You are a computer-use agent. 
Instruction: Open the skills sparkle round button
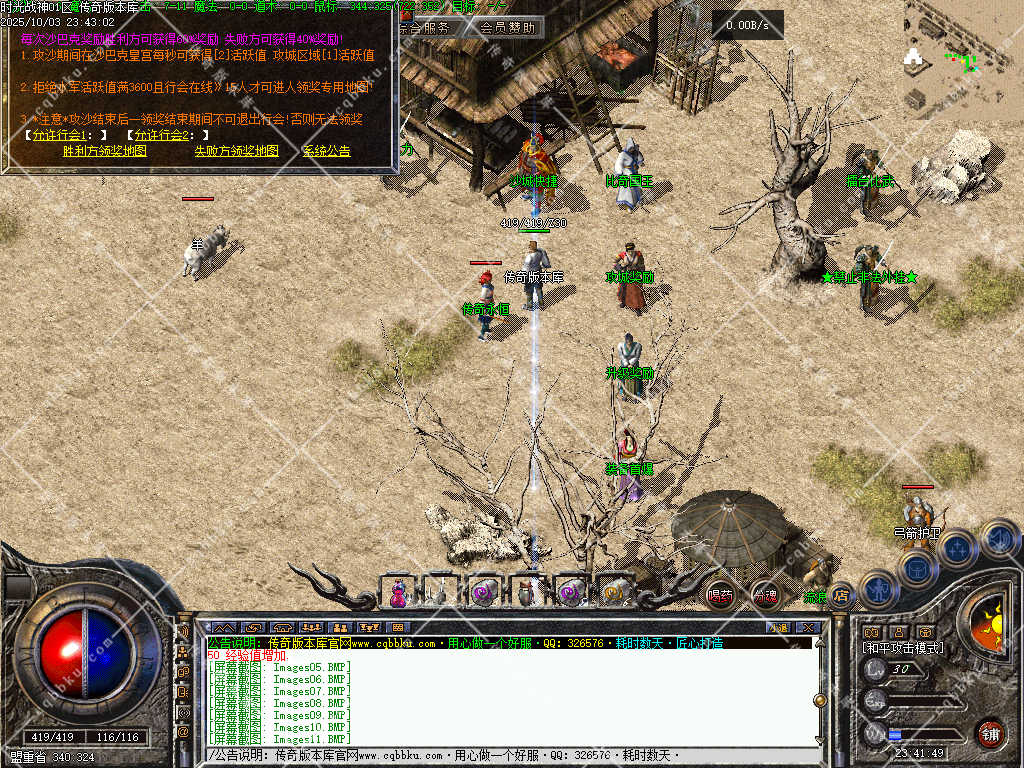(957, 548)
